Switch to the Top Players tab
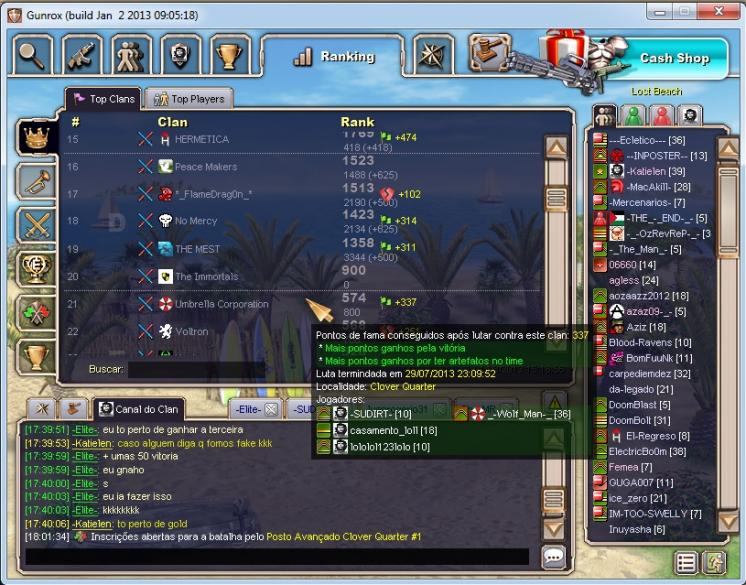This screenshot has height=585, width=746. [189, 98]
